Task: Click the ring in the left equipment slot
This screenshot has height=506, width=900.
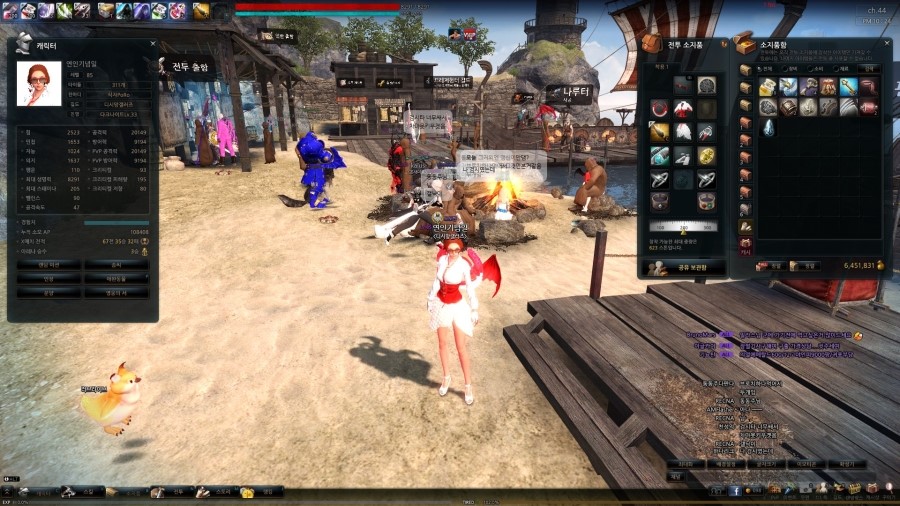Action: pos(660,179)
